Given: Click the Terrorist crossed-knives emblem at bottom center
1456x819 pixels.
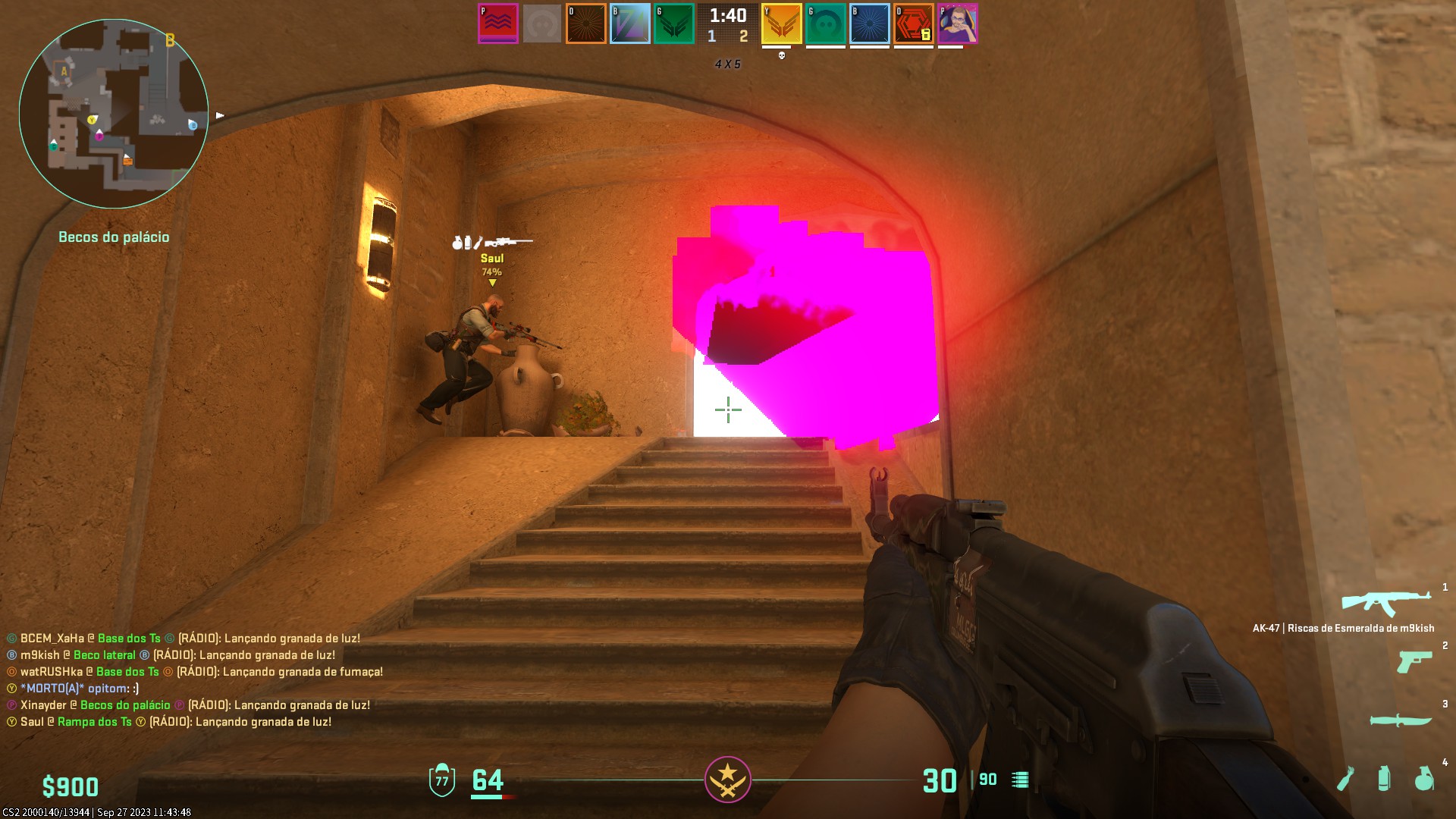Looking at the screenshot, I should [x=727, y=779].
